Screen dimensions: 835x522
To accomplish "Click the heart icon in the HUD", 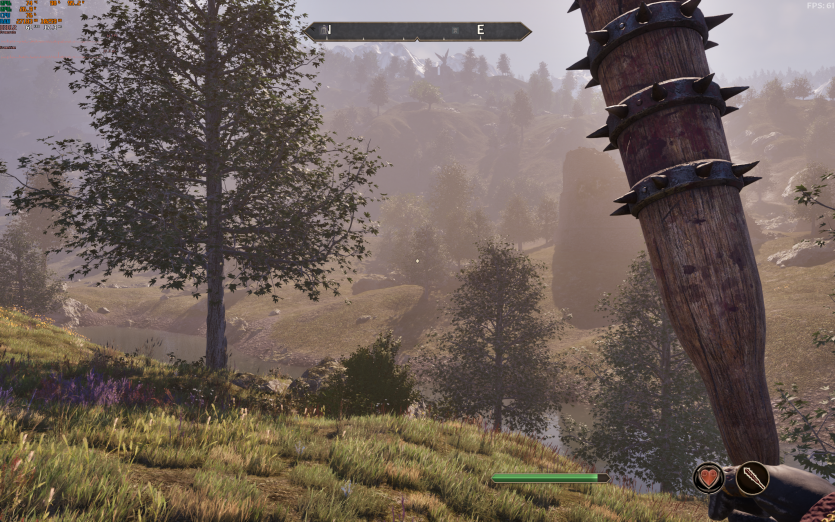I will 708,478.
